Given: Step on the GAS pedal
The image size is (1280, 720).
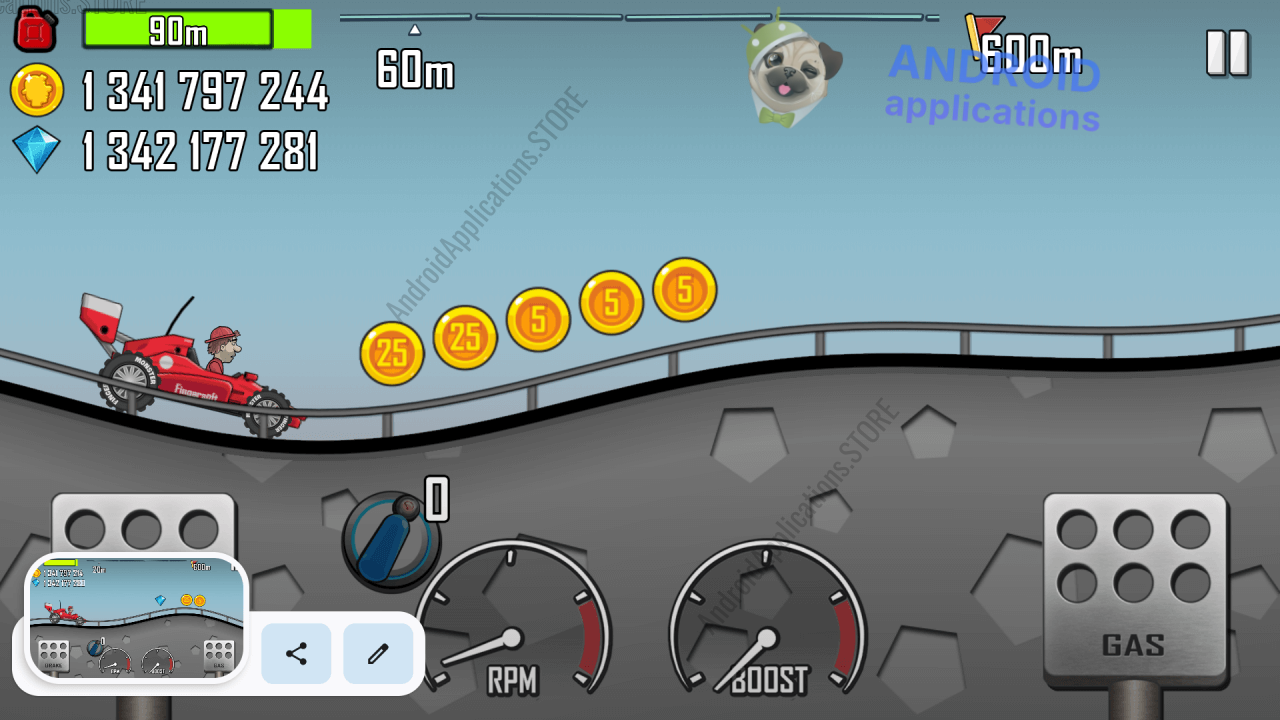Looking at the screenshot, I should tap(1134, 588).
